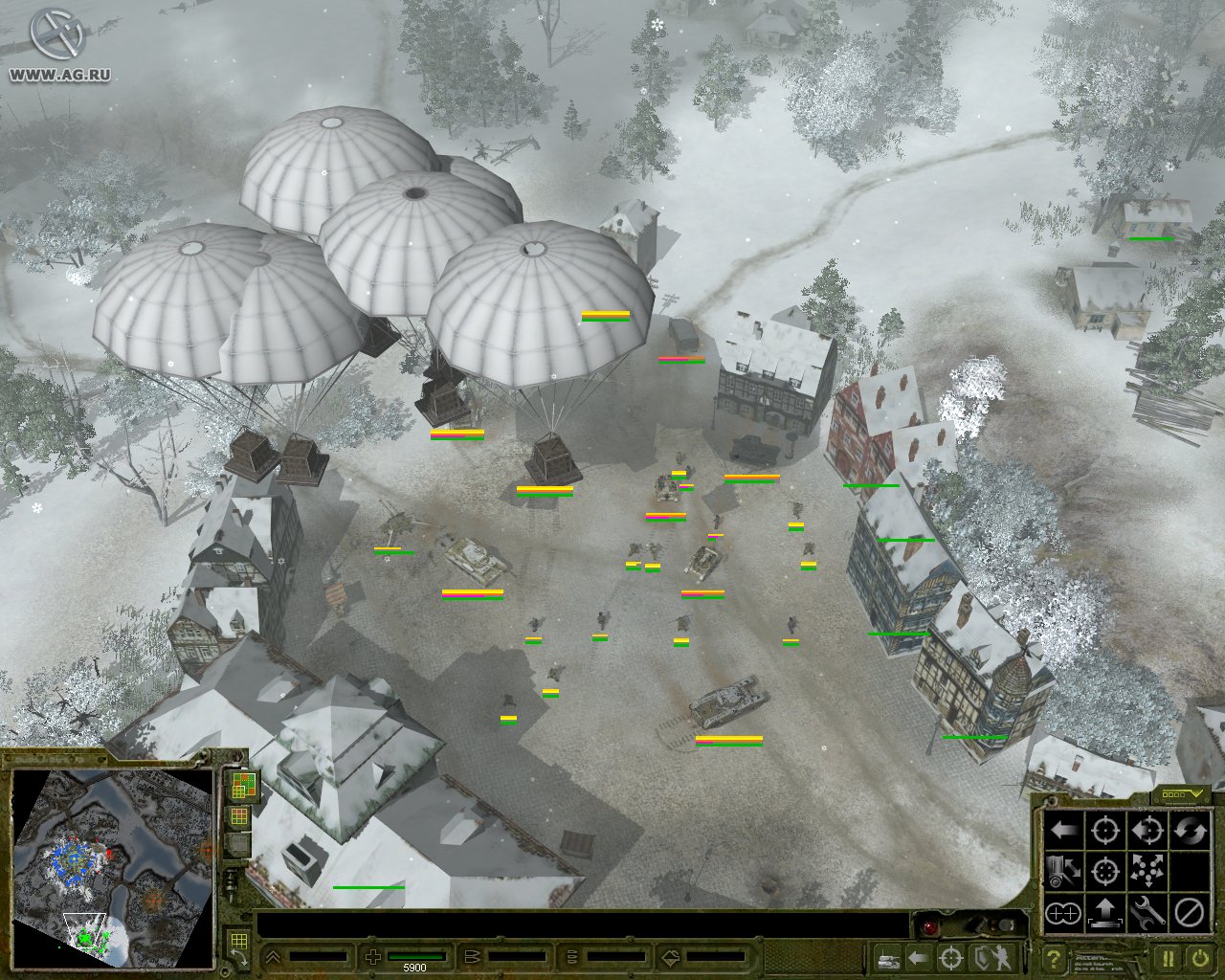The image size is (1225, 980).
Task: Choose the crossed wrenches repair command
Action: [1147, 914]
